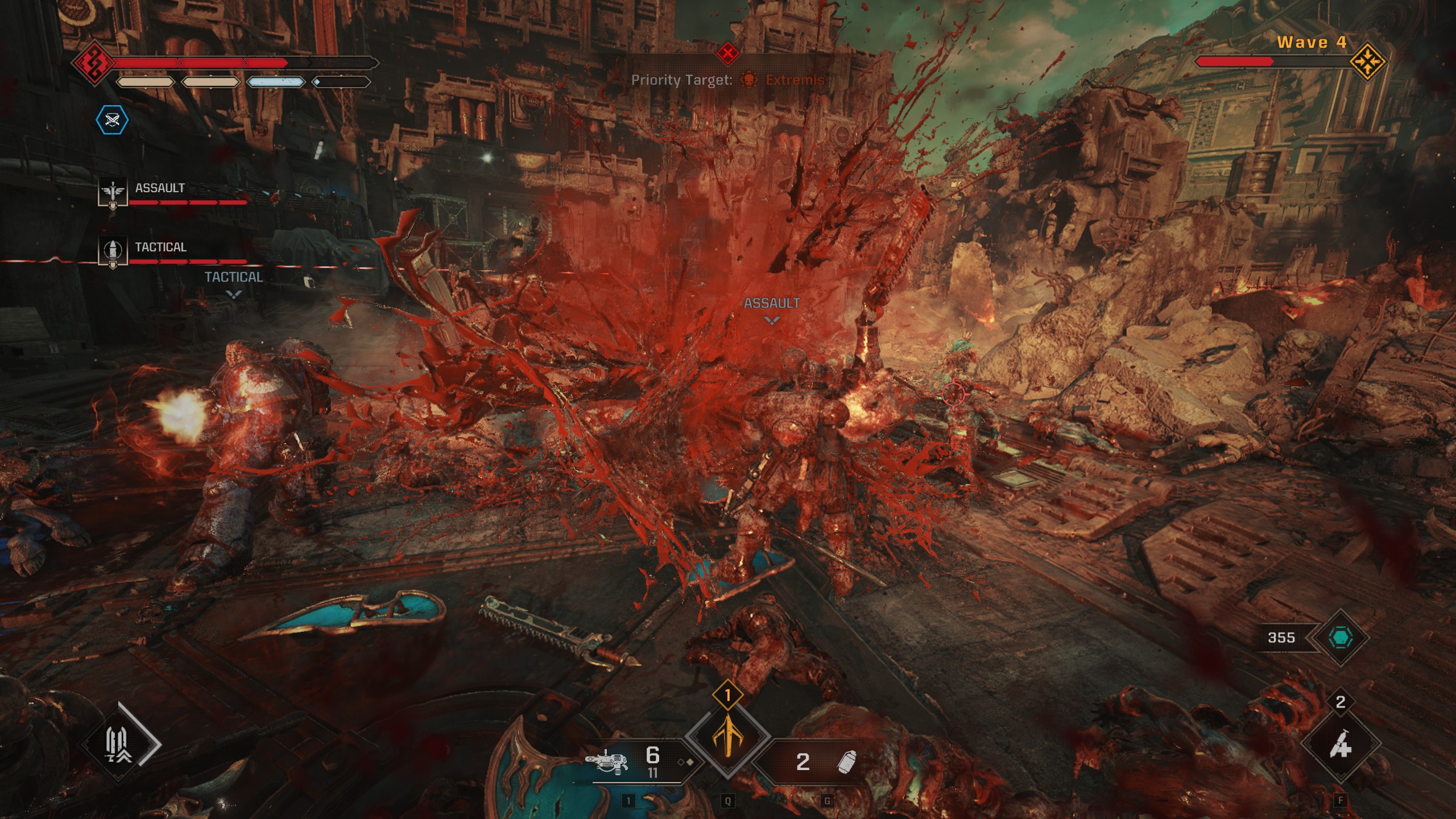
Task: Select the Assault teammate icon
Action: (113, 193)
